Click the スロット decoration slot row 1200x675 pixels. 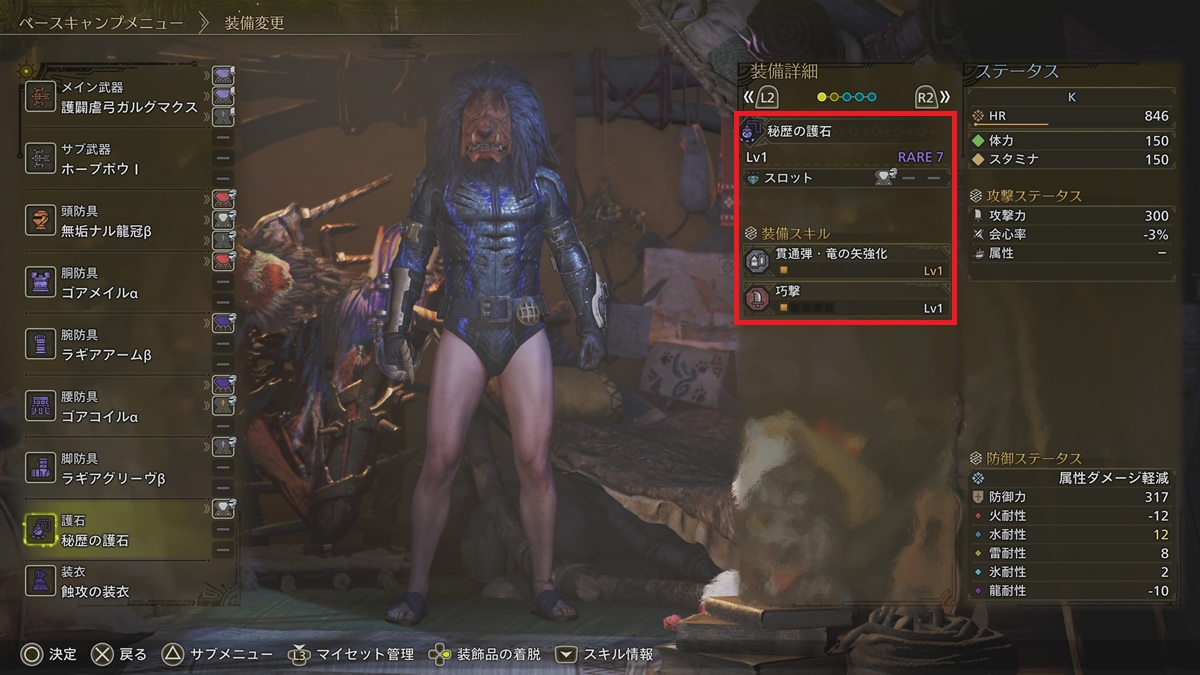click(x=846, y=178)
